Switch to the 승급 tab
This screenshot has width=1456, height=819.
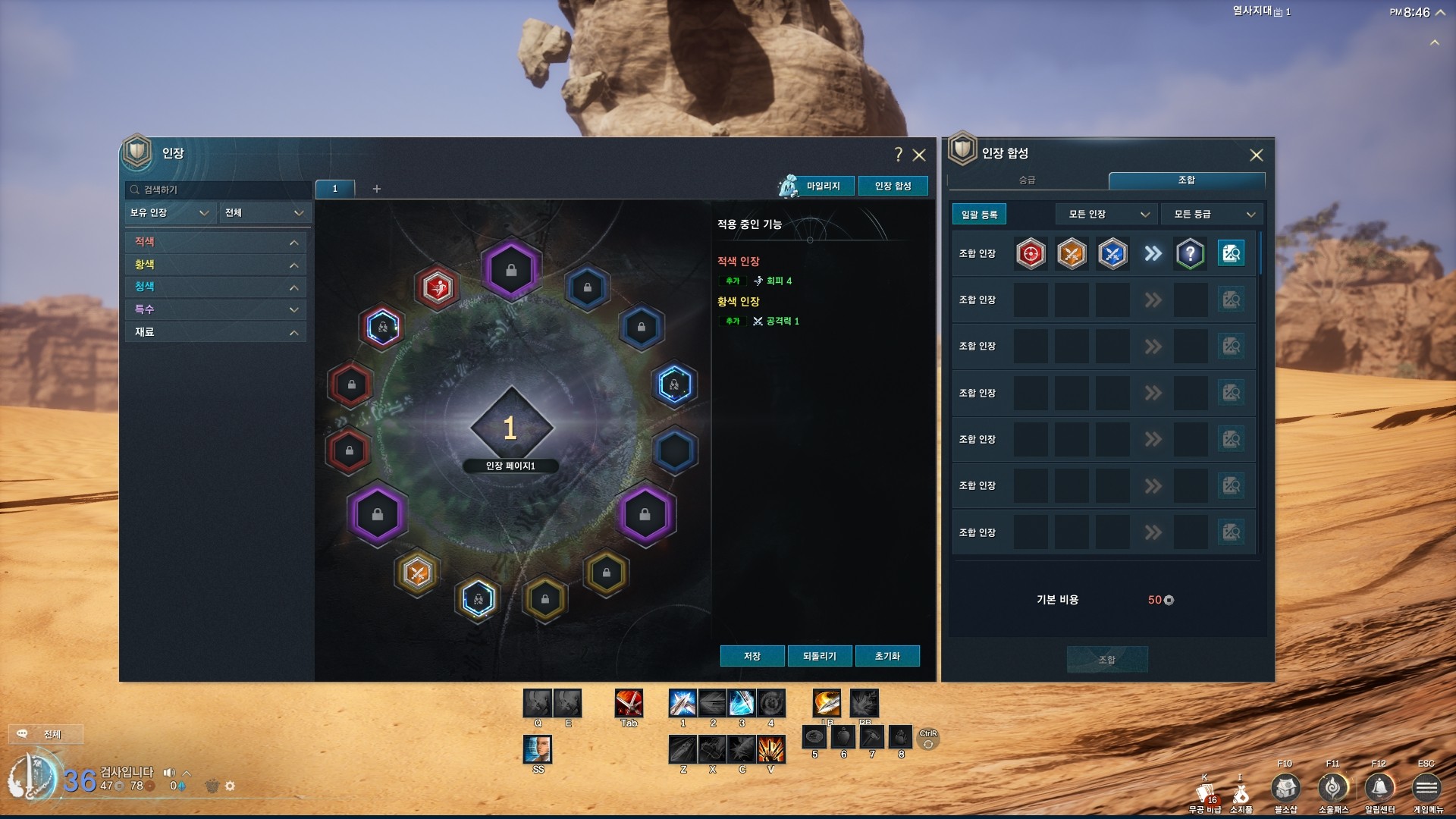pyautogui.click(x=1027, y=180)
